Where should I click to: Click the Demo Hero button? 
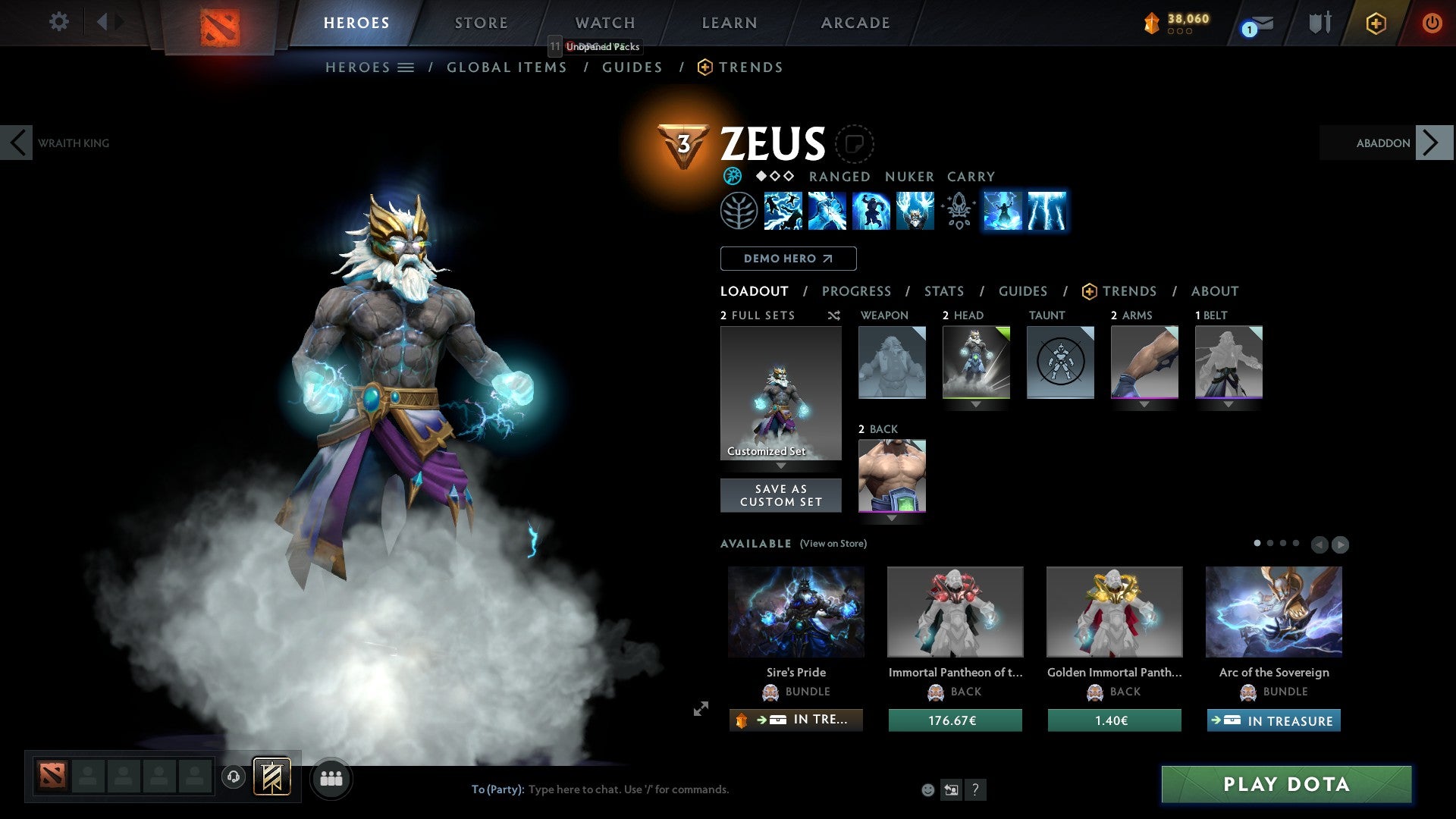(788, 259)
